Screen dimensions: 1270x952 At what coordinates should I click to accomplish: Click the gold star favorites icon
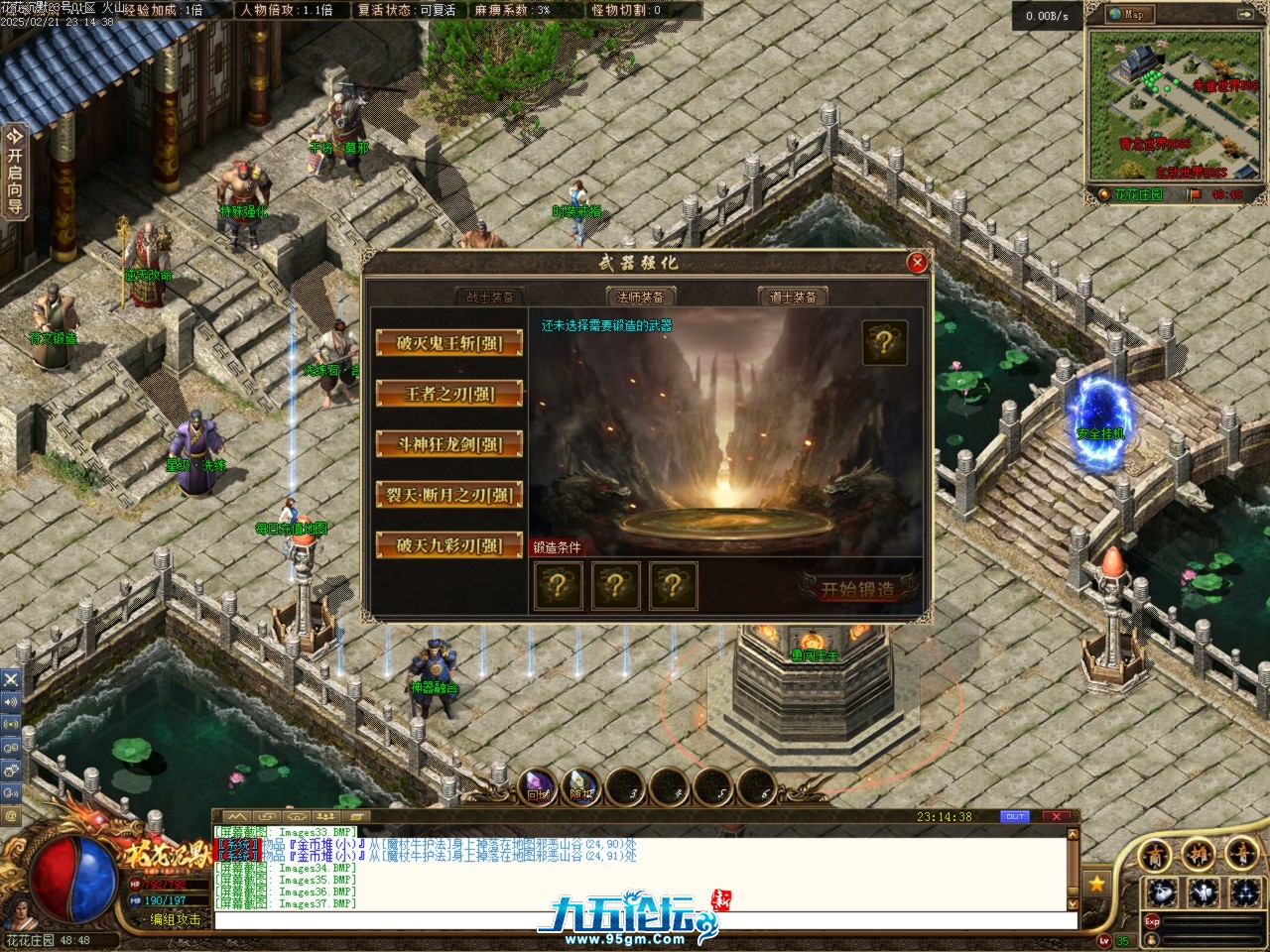click(1096, 882)
